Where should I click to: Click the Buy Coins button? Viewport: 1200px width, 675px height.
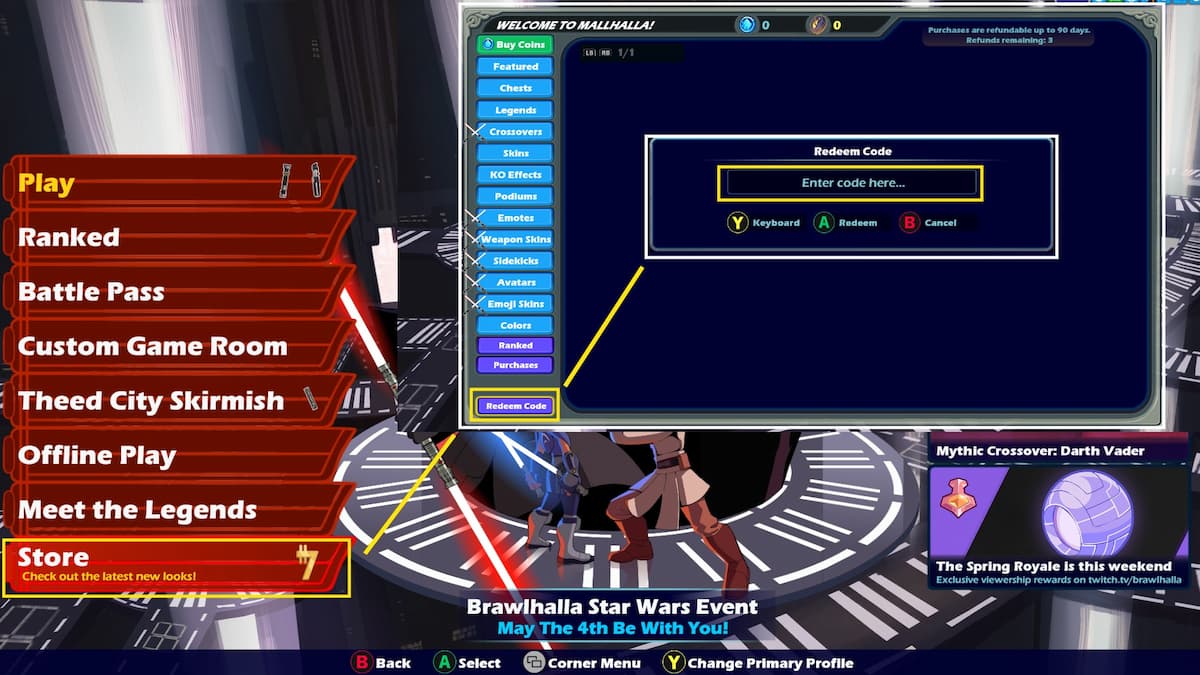[x=515, y=45]
